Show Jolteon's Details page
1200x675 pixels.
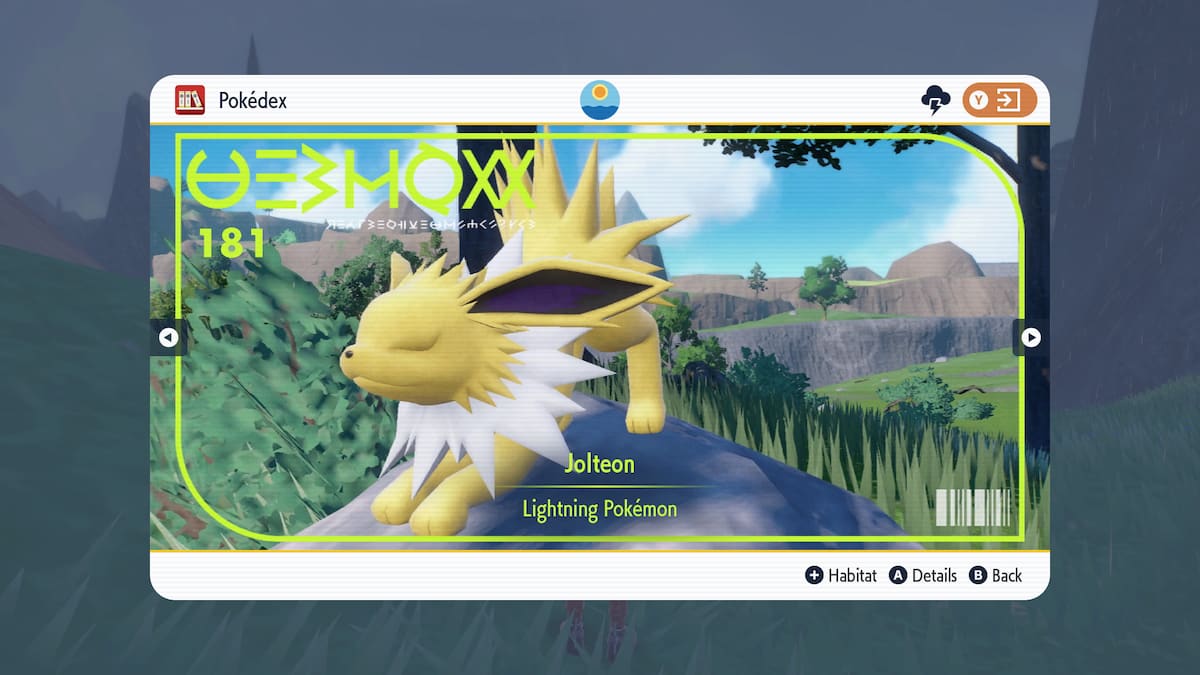[923, 575]
